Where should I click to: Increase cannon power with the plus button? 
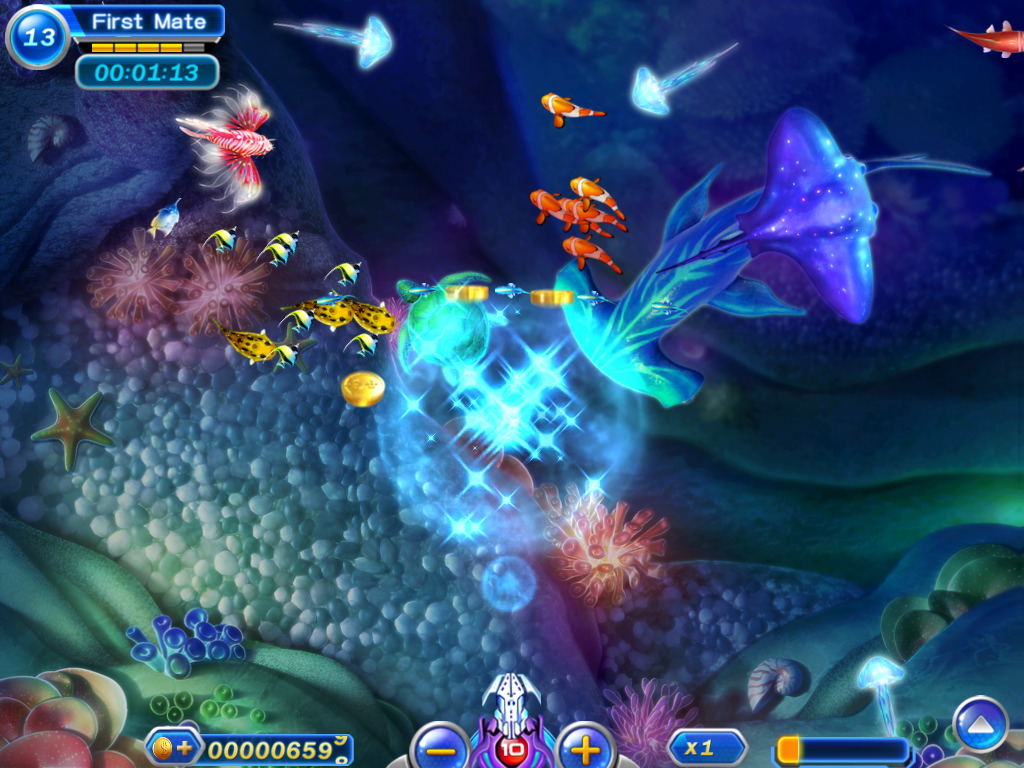click(585, 748)
